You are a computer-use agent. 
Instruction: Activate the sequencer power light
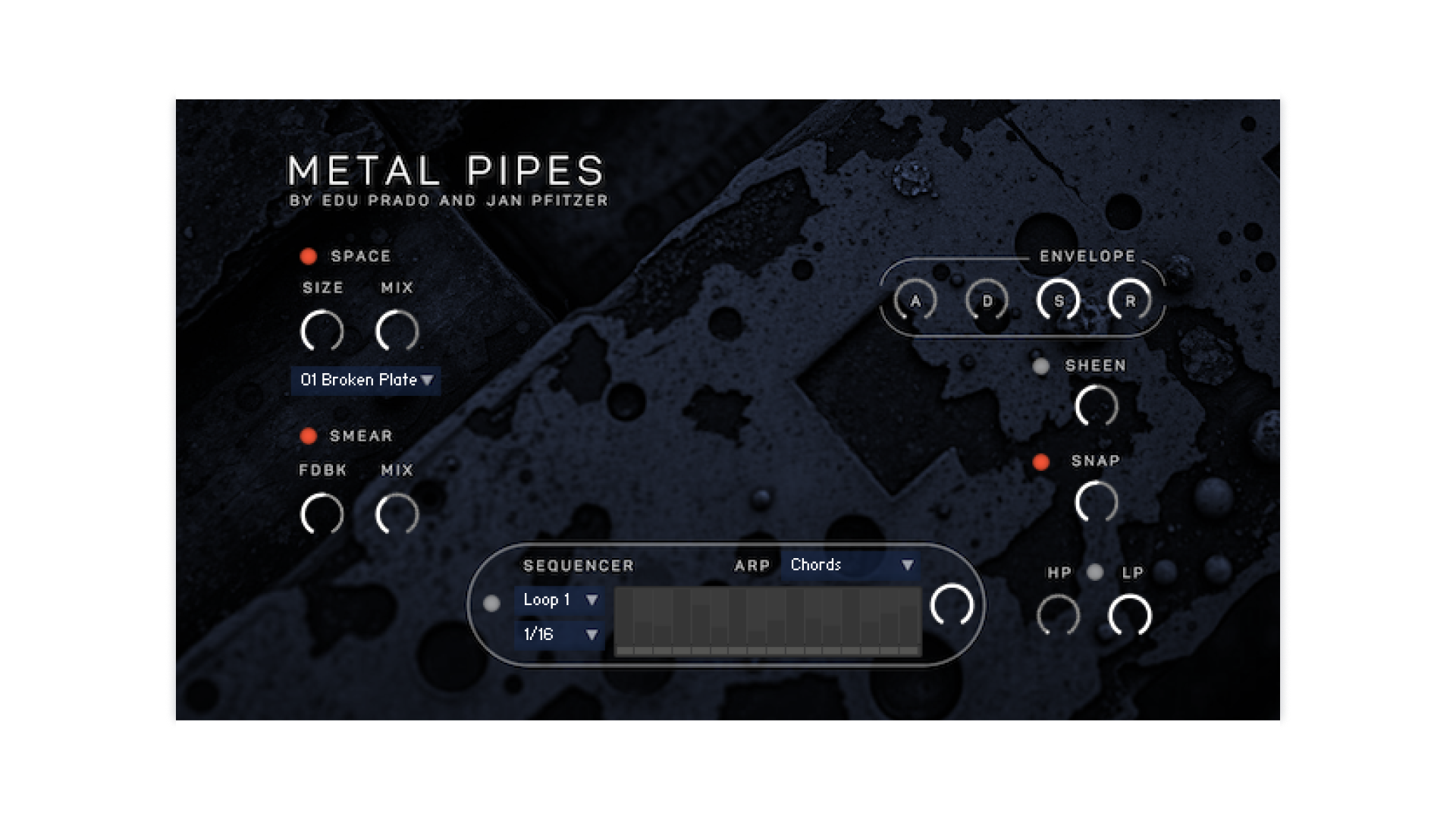tap(492, 604)
